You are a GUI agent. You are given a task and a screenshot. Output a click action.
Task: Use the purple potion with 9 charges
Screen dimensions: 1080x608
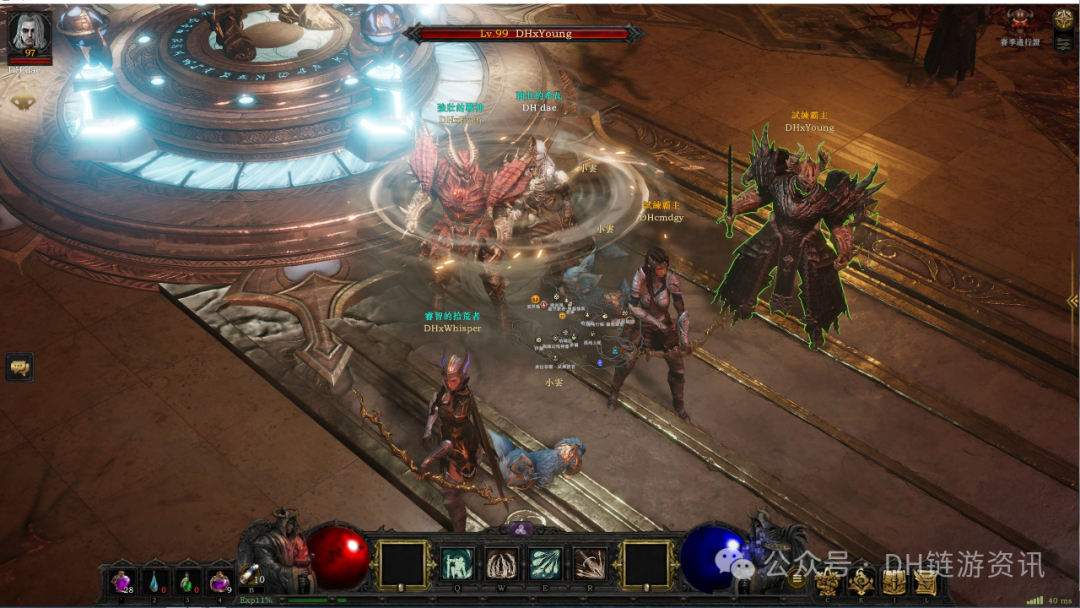219,581
